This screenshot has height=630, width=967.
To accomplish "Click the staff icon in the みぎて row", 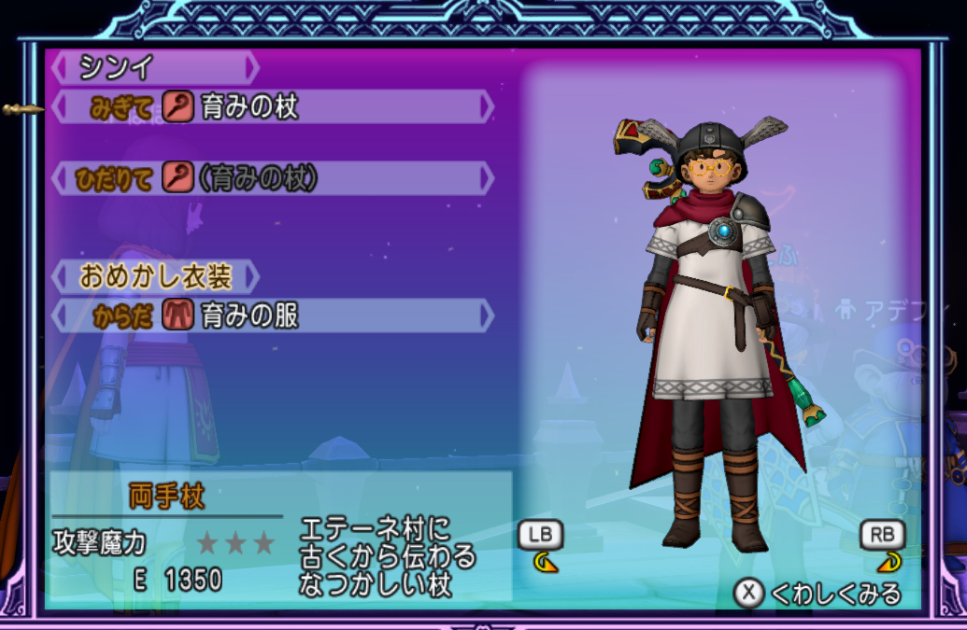I will point(178,107).
